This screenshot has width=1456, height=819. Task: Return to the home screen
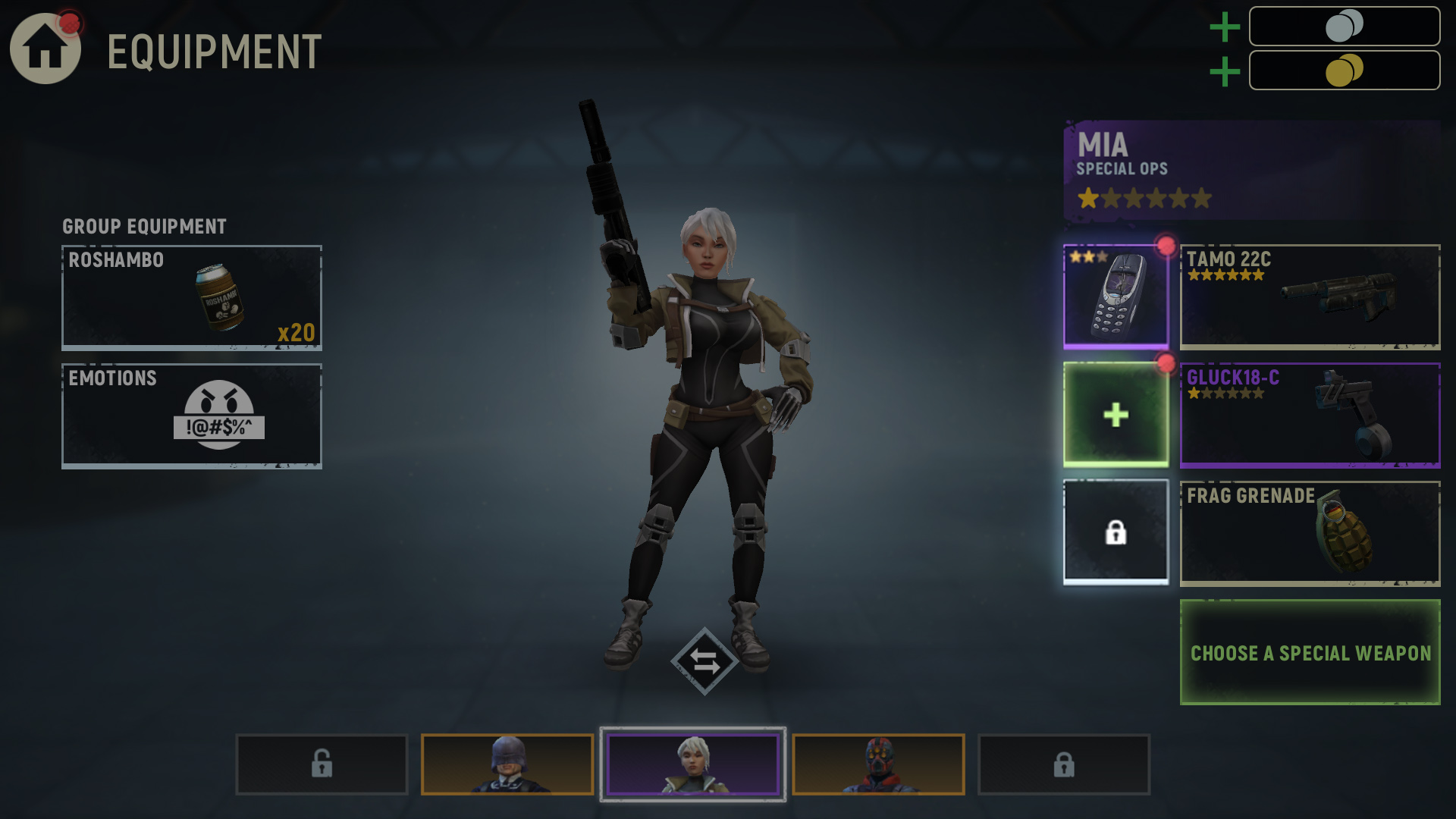point(45,49)
